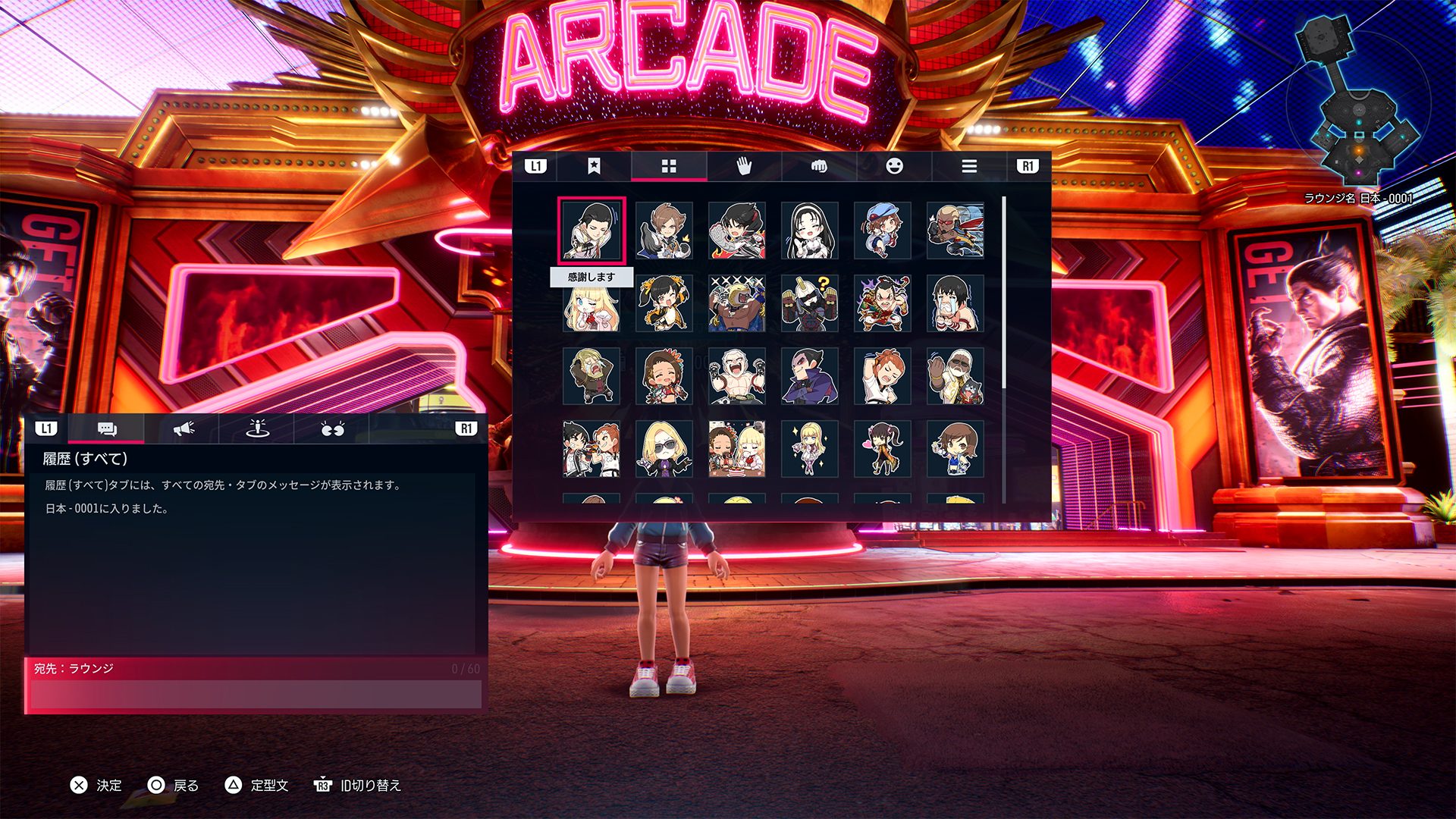Pick the girl with blue cap sticker

click(883, 231)
